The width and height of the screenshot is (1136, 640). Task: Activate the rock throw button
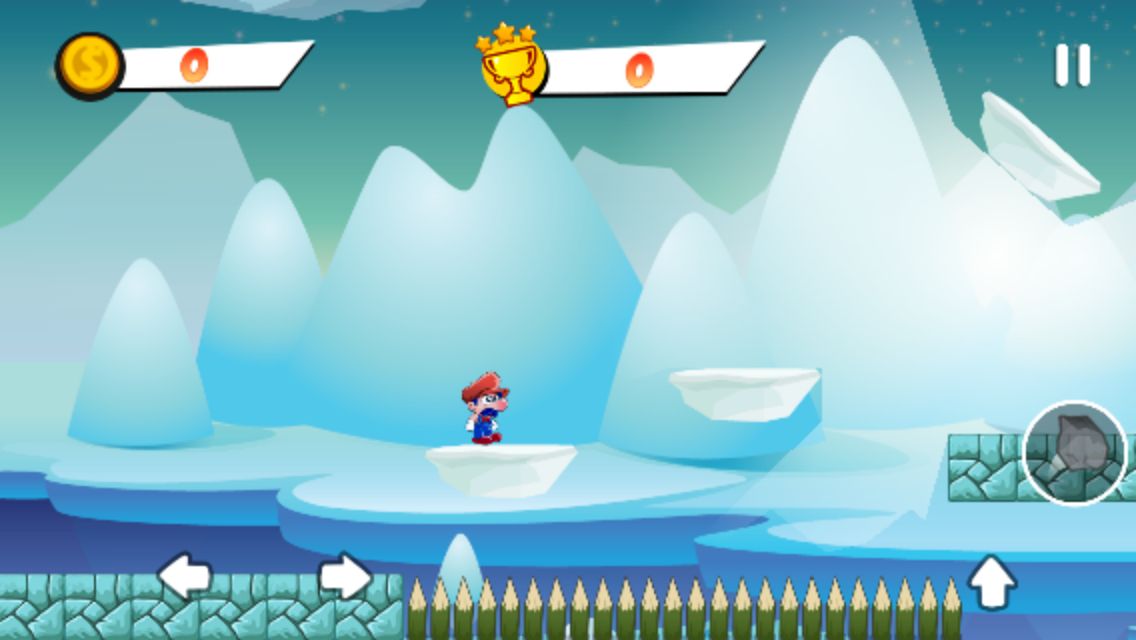coord(1075,453)
